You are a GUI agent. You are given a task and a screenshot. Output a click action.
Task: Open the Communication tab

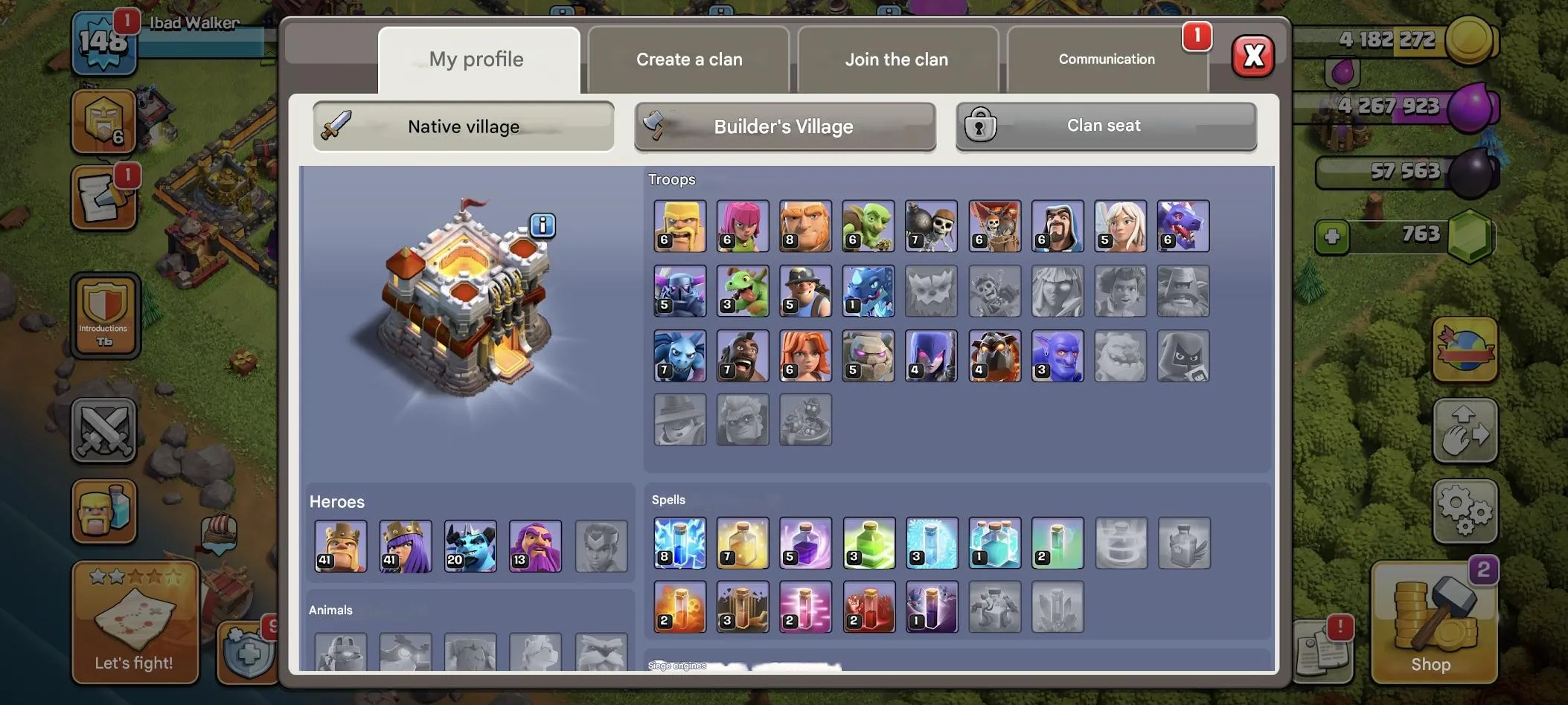(x=1106, y=59)
